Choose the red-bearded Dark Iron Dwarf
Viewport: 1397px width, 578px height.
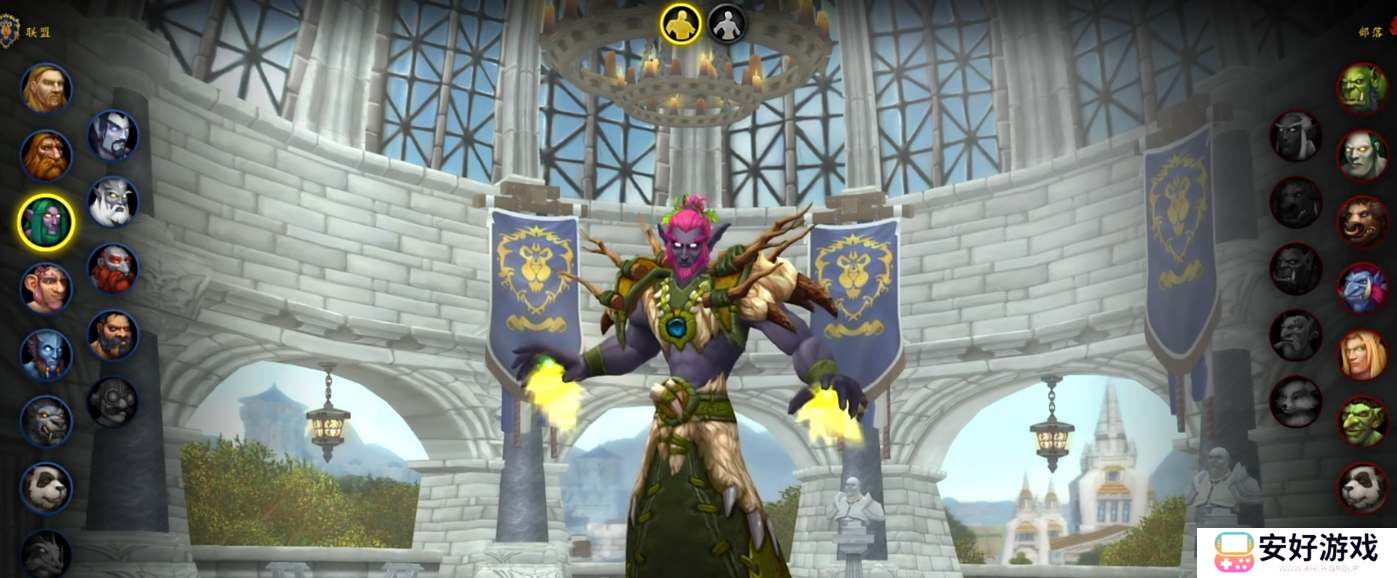tap(113, 268)
